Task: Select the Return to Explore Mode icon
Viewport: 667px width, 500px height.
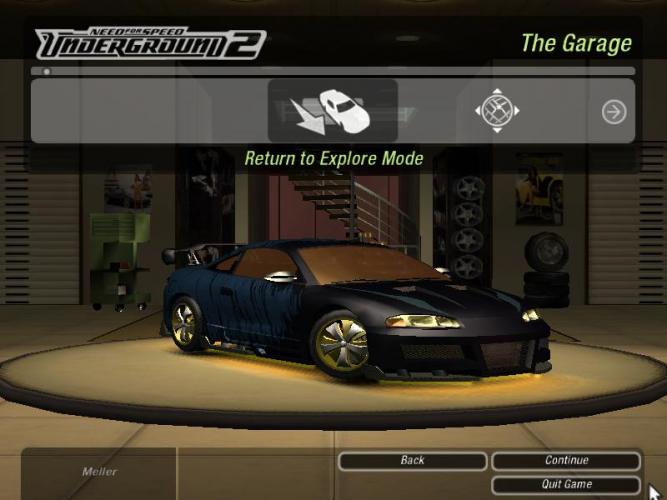Action: coord(333,111)
